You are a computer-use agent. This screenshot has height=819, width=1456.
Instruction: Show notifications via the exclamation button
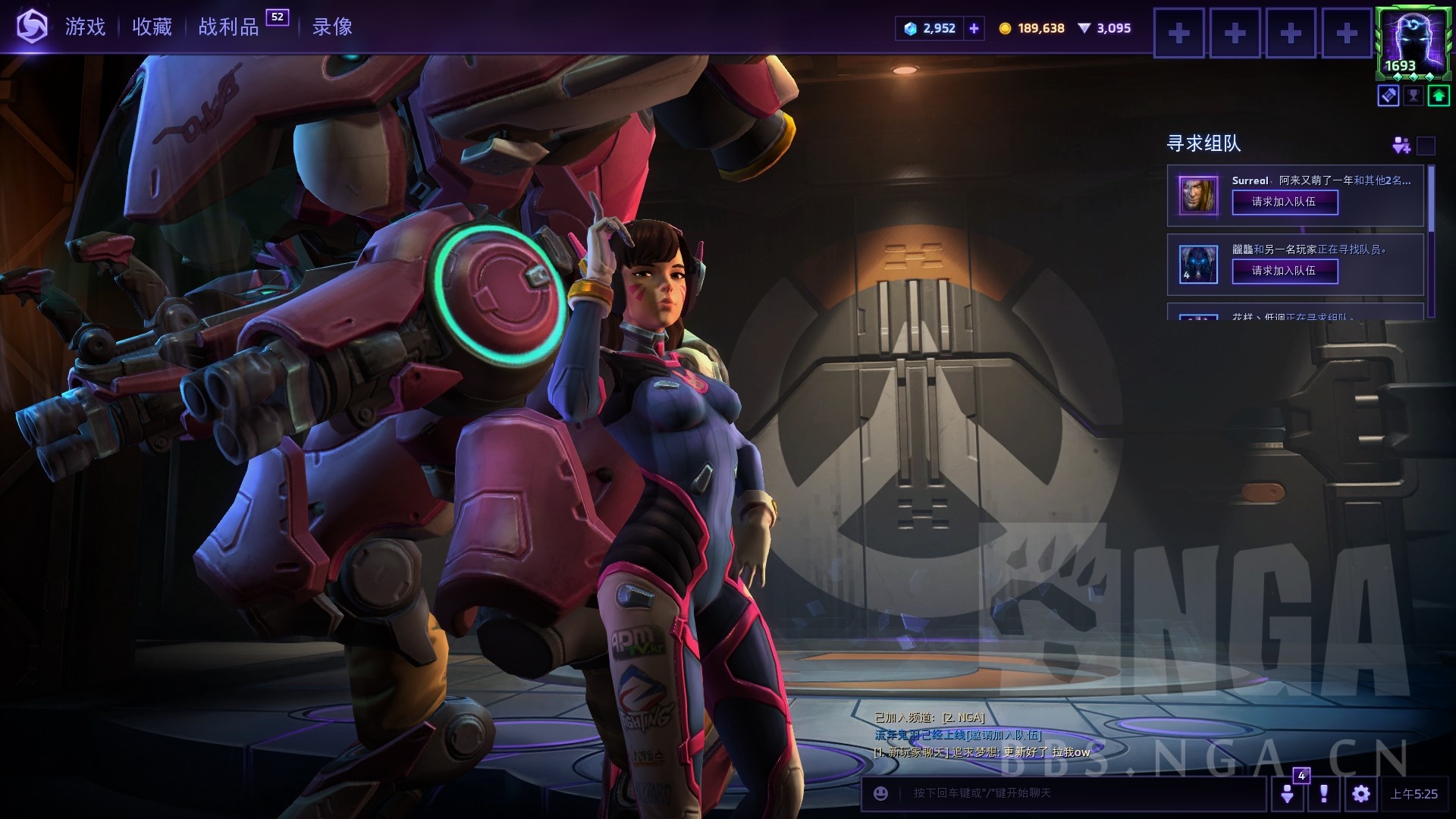coord(1324,793)
